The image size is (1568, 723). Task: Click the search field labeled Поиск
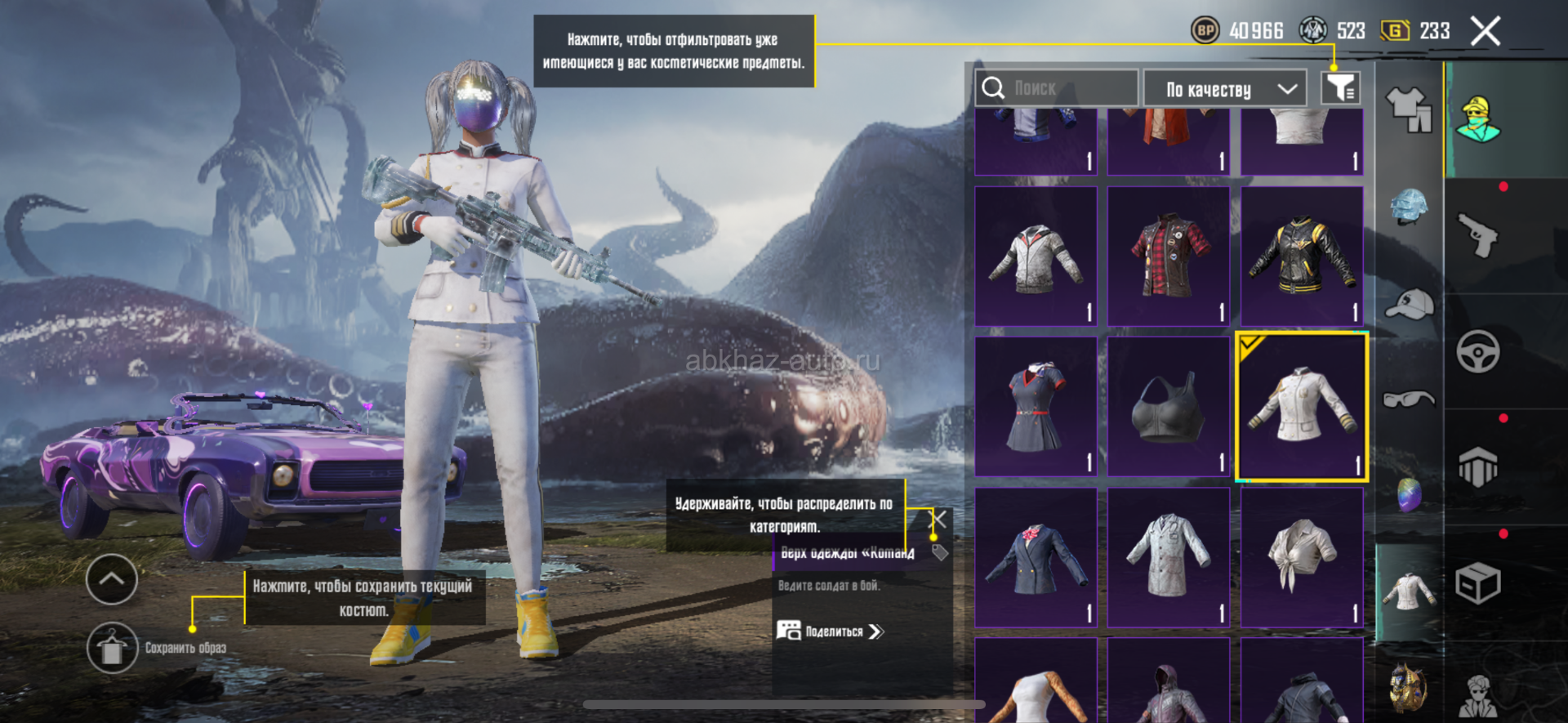(1057, 88)
